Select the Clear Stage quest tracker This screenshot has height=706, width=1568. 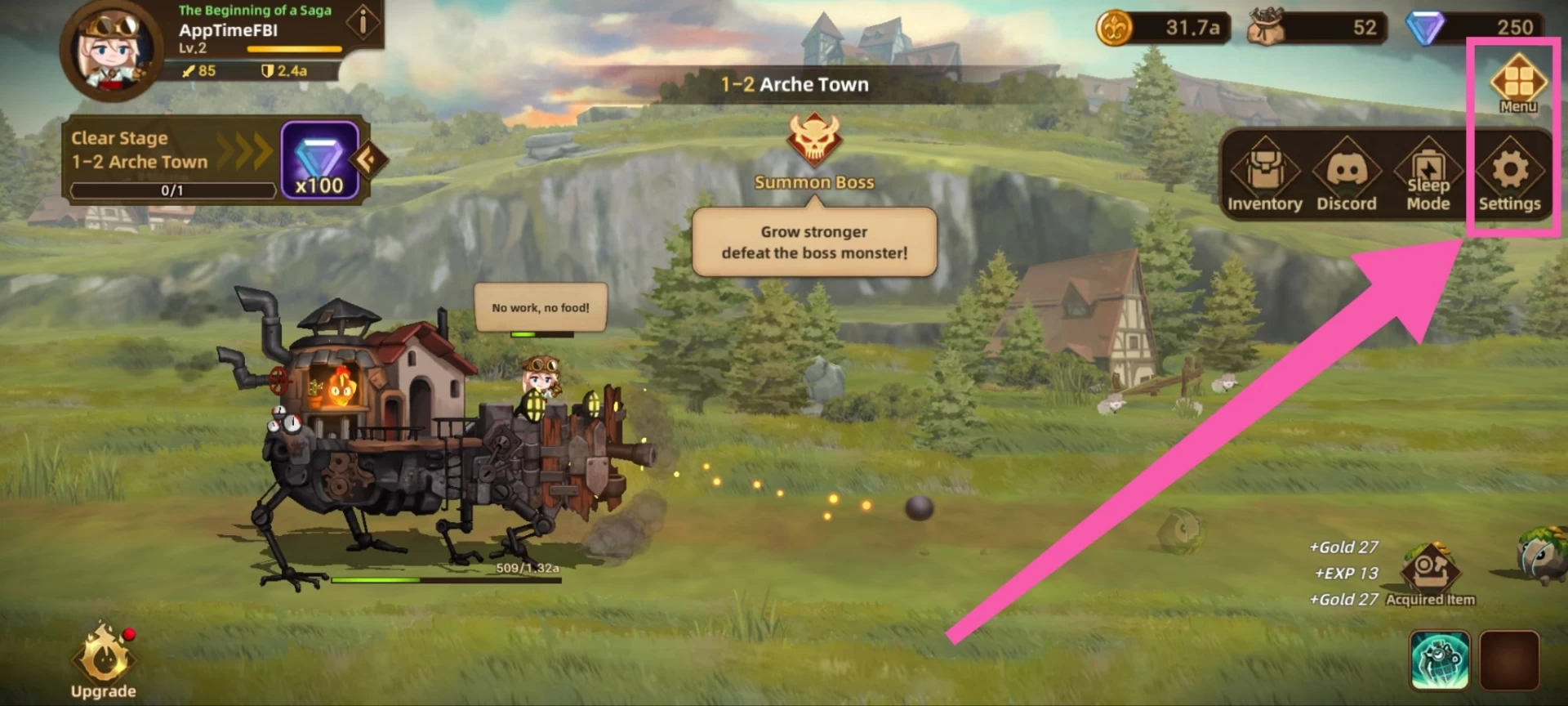(171, 161)
